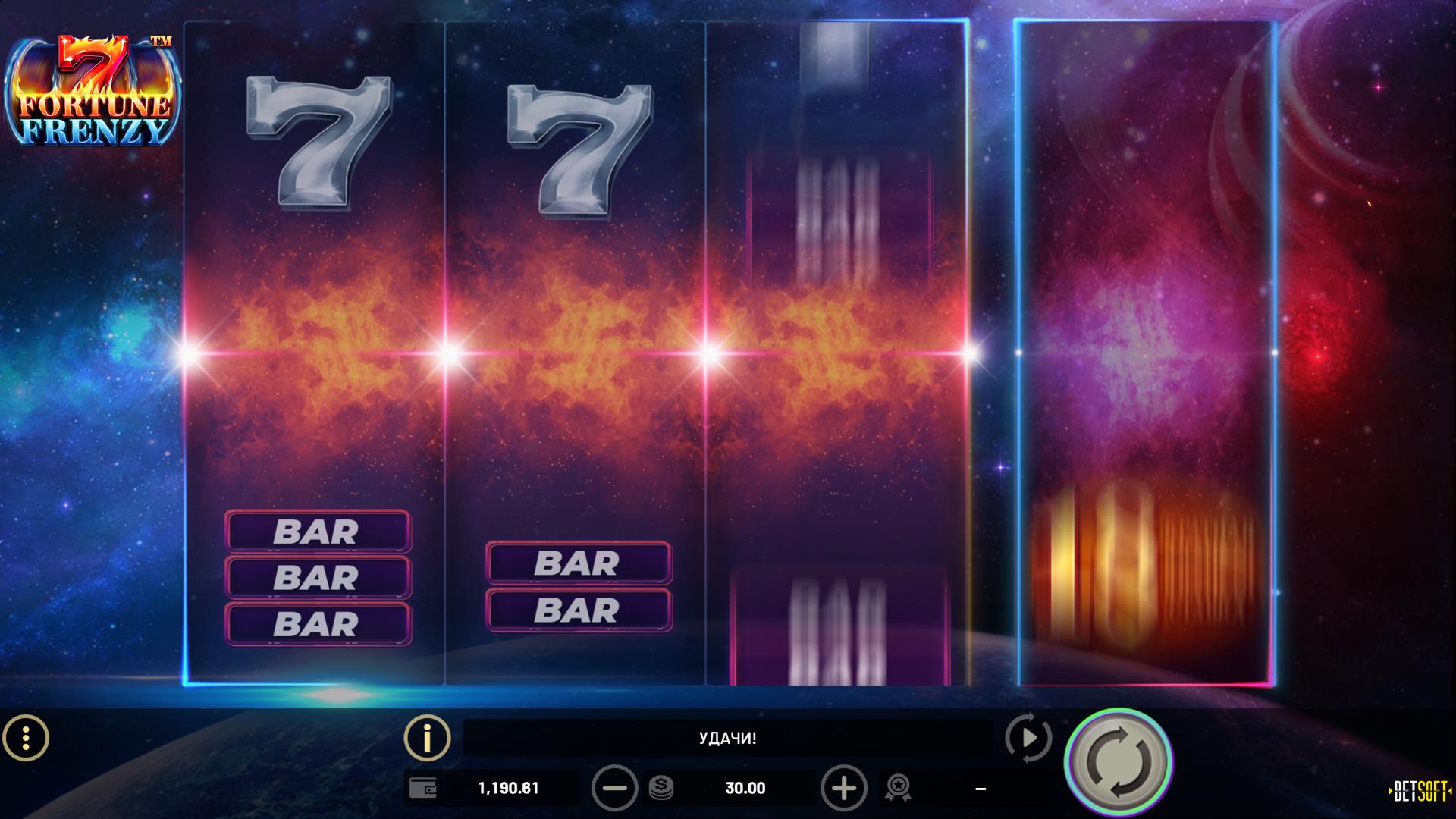Viewport: 1456px width, 819px height.
Task: Increase the bet with the plus button
Action: [x=843, y=789]
